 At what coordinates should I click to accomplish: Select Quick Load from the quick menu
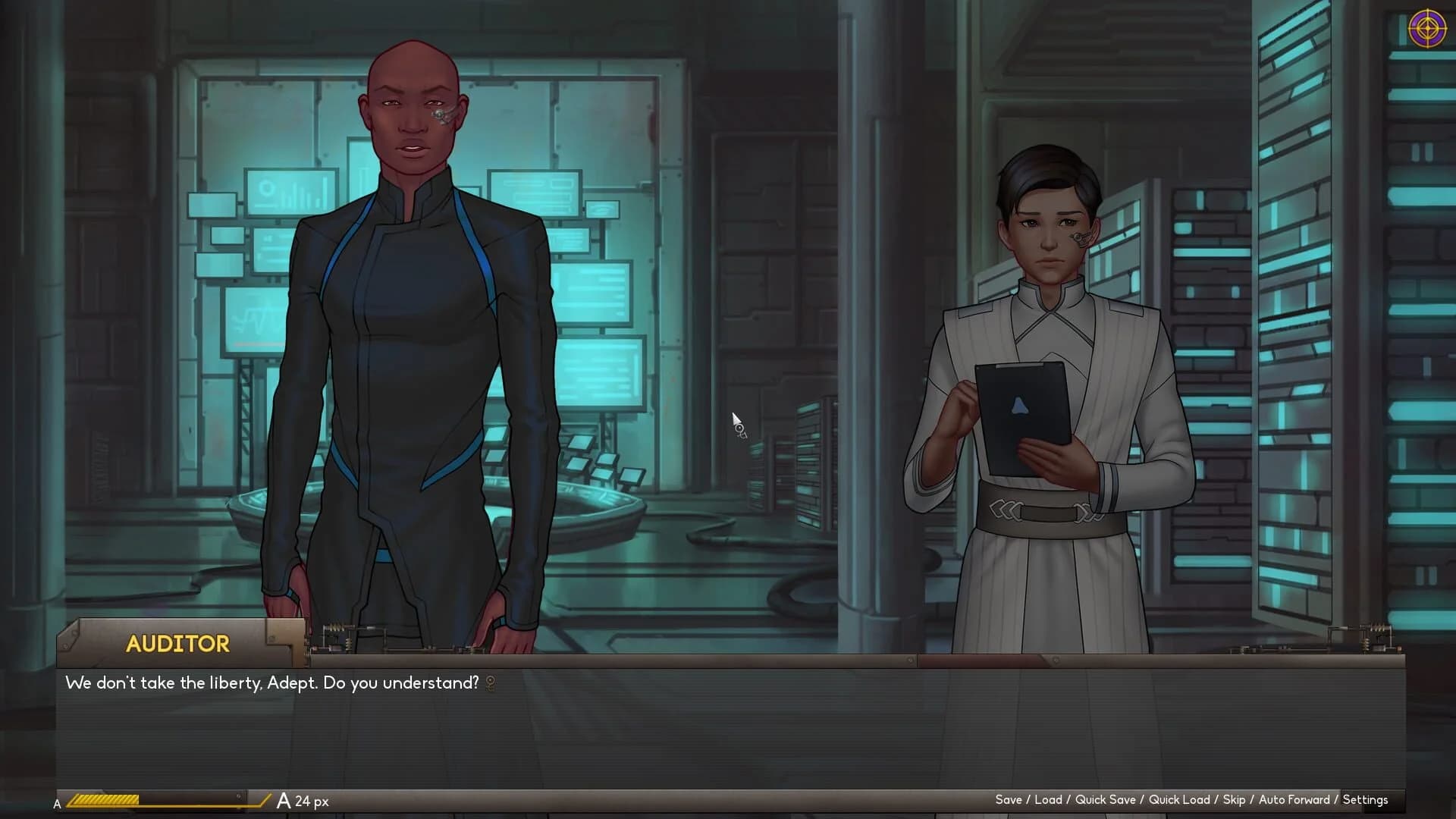(1180, 800)
